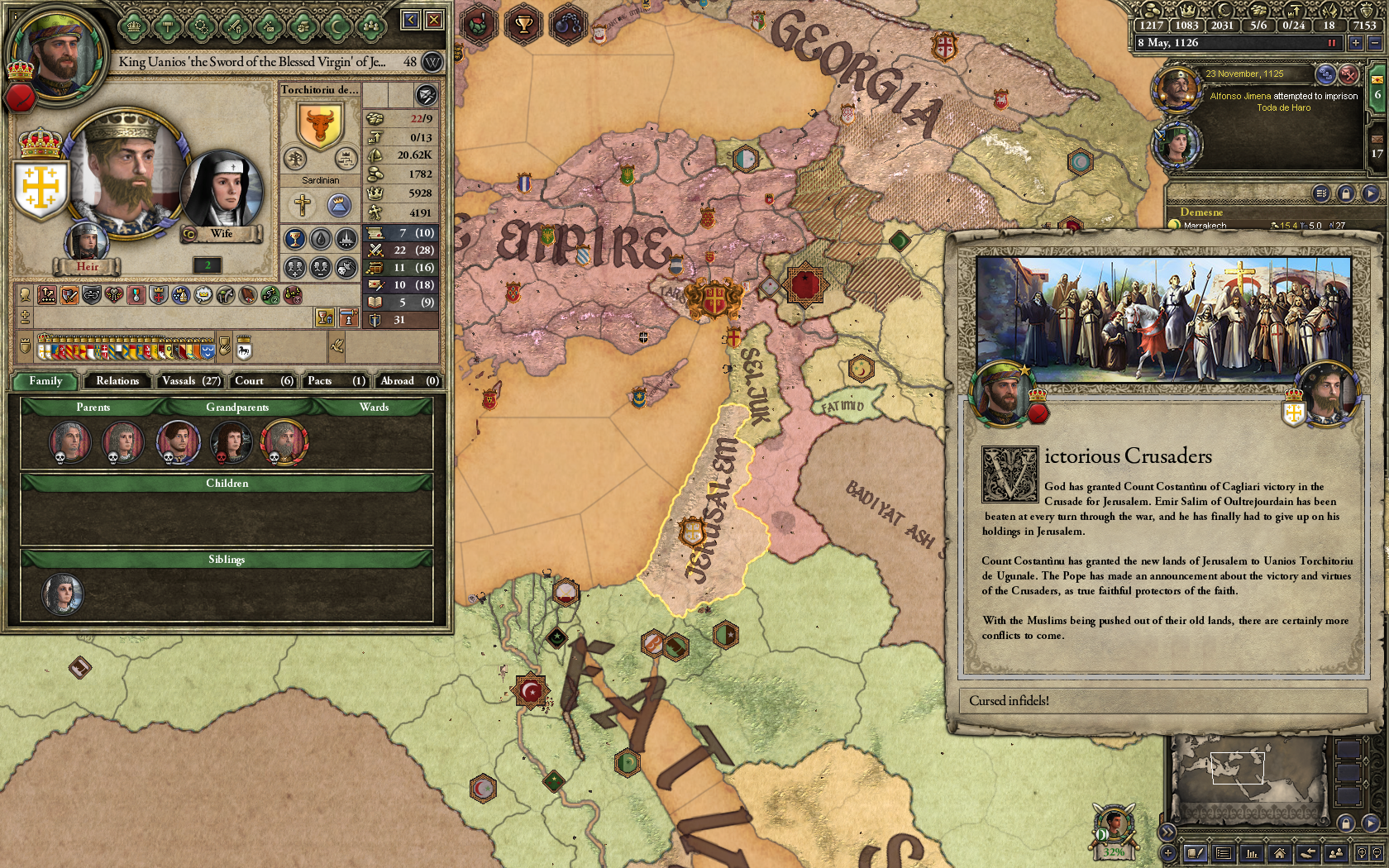This screenshot has width=1389, height=868.
Task: Open the Laws screen via the crown icon
Action: [x=133, y=26]
